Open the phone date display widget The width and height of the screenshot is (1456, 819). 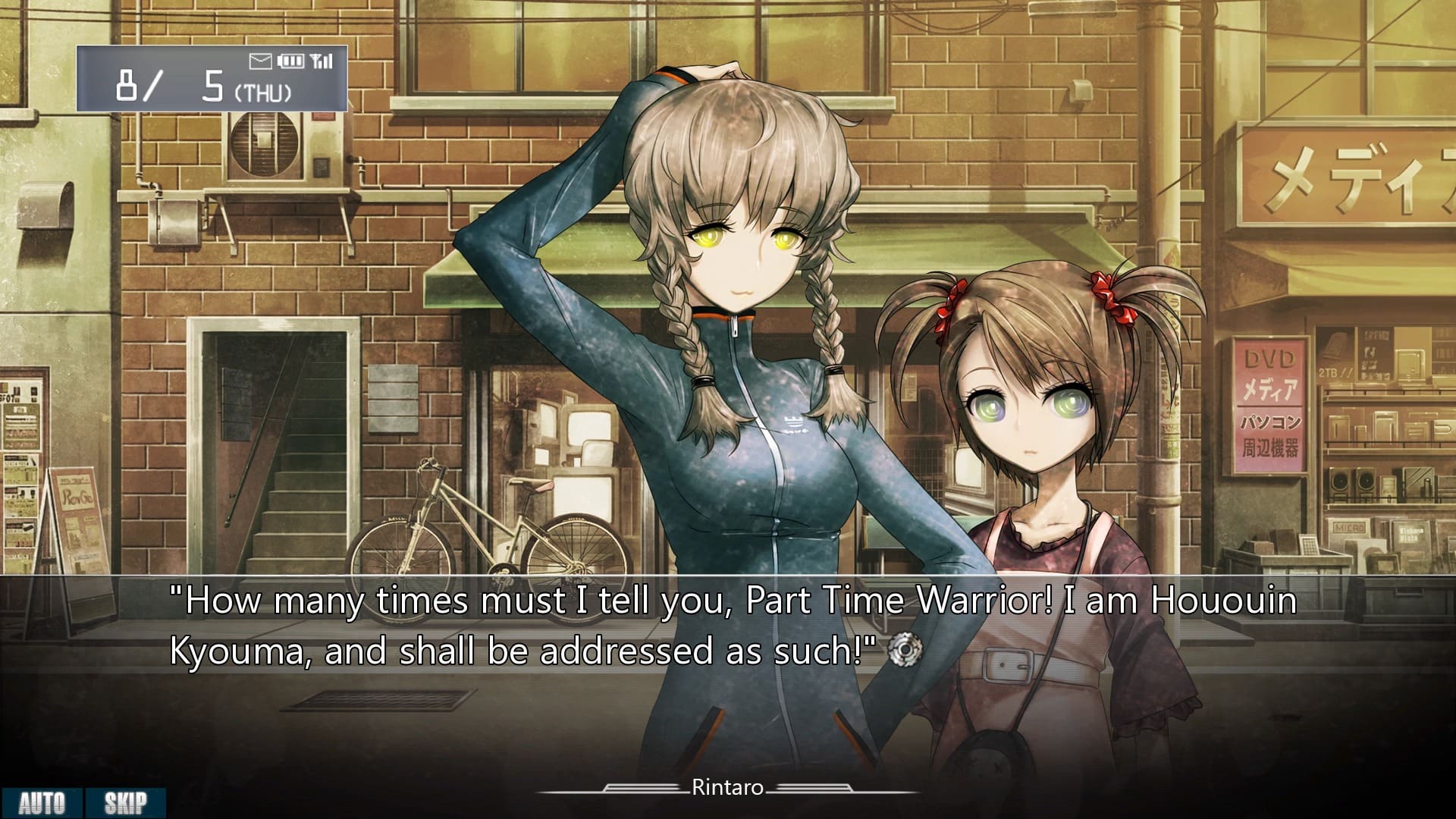(212, 79)
